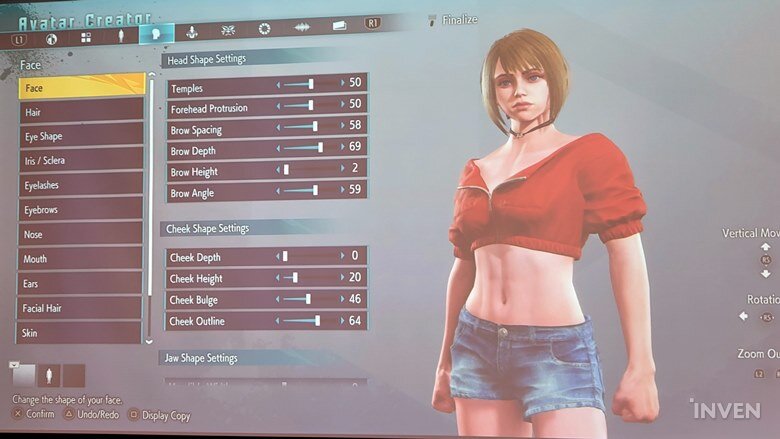Screen dimensions: 780x439
Task: Set the Brow Depth slider
Action: [x=319, y=148]
